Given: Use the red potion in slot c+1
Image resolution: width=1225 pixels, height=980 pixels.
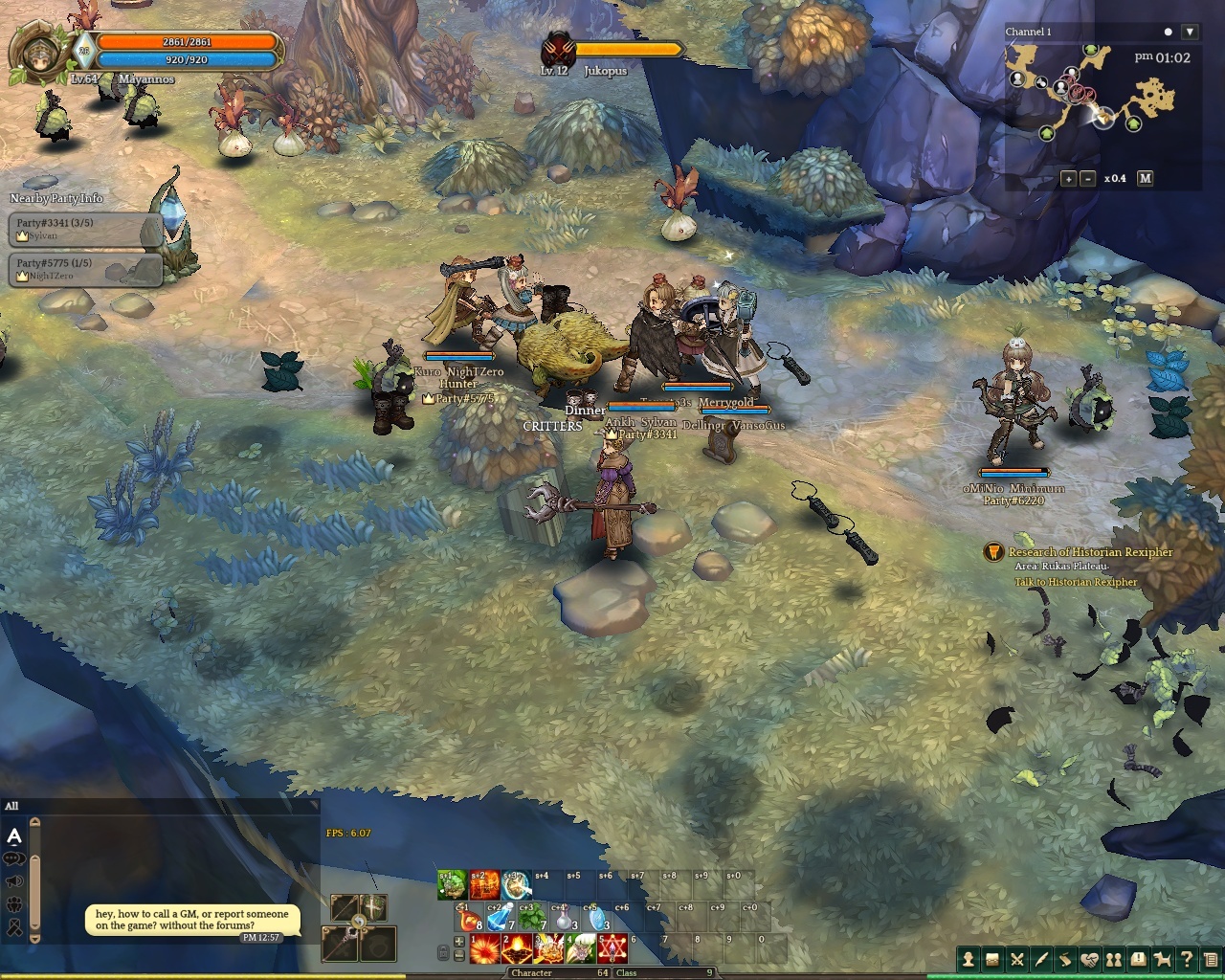Looking at the screenshot, I should pos(470,919).
